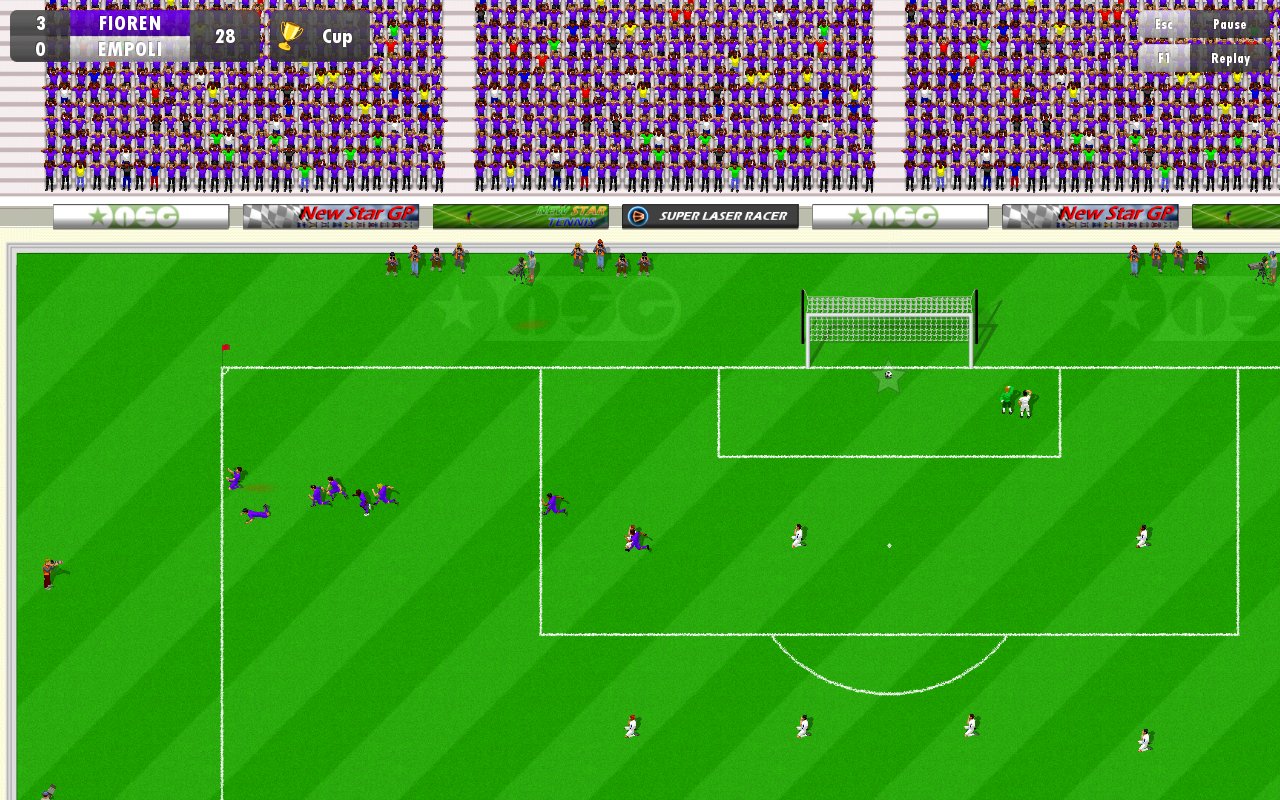
Task: Click the NSG star logo advert board on left
Action: tap(137, 215)
